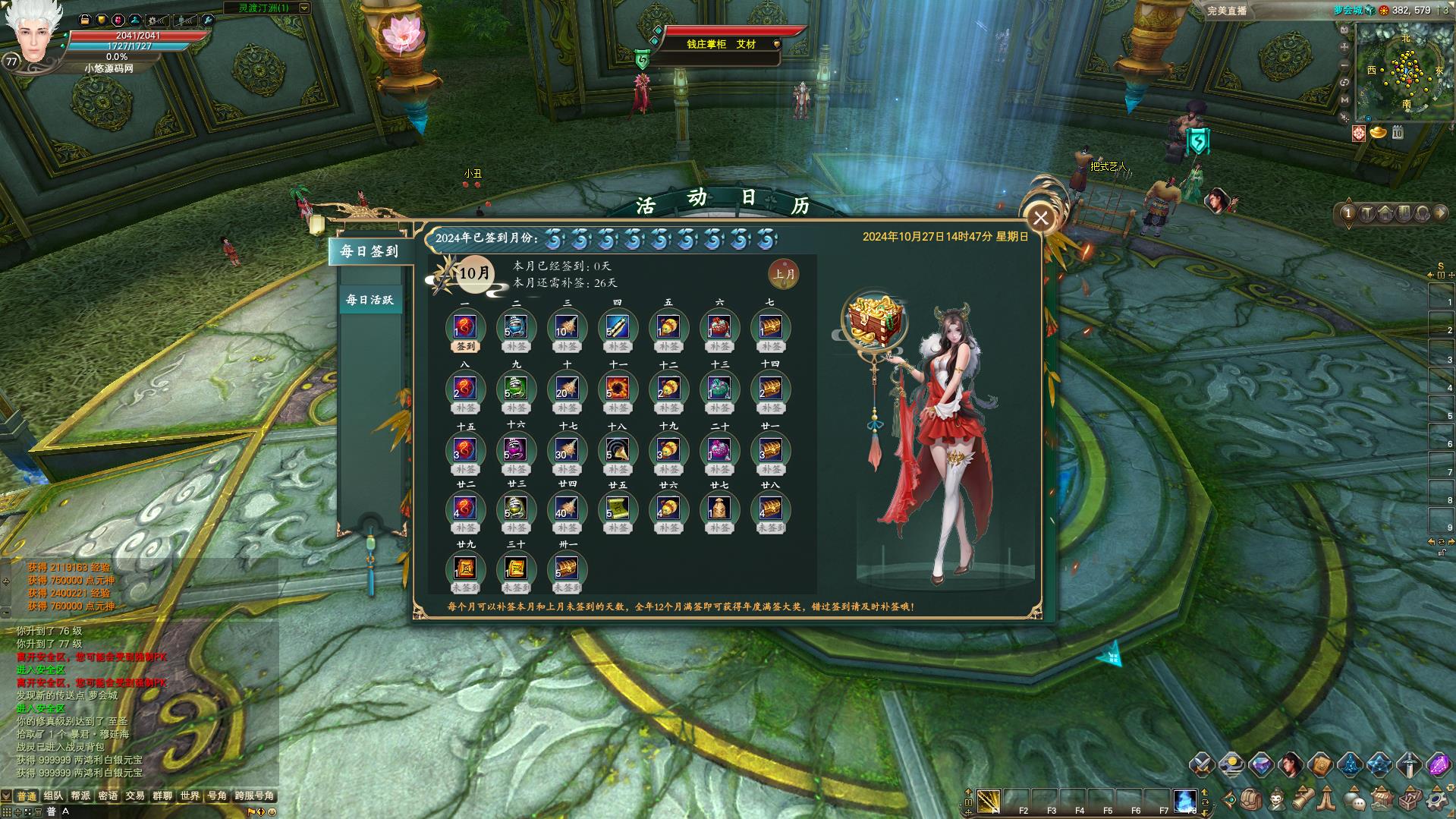1456x819 pixels.
Task: Open the calendar icon below the minimap
Action: click(x=1398, y=133)
